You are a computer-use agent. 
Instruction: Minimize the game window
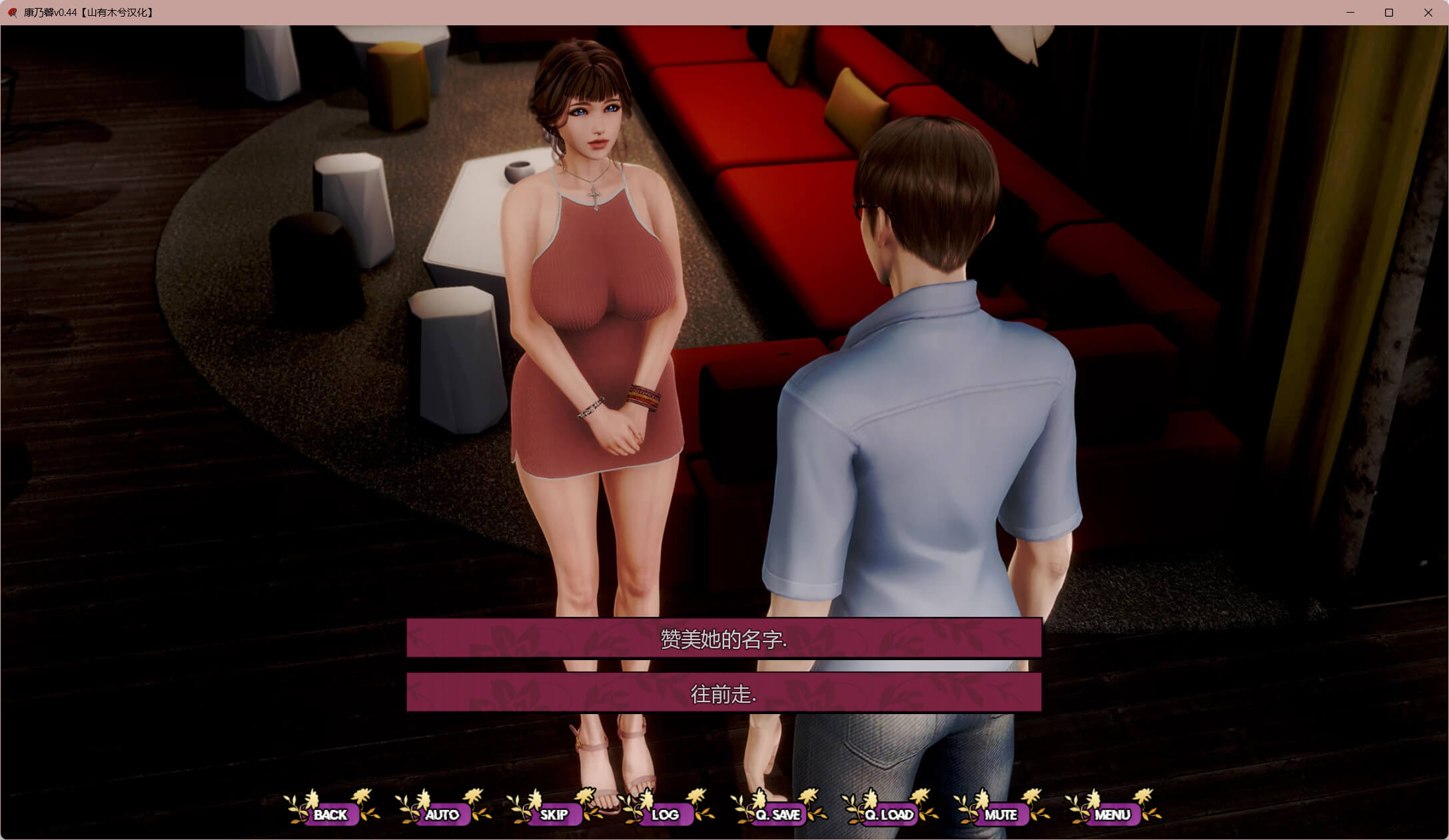1350,13
